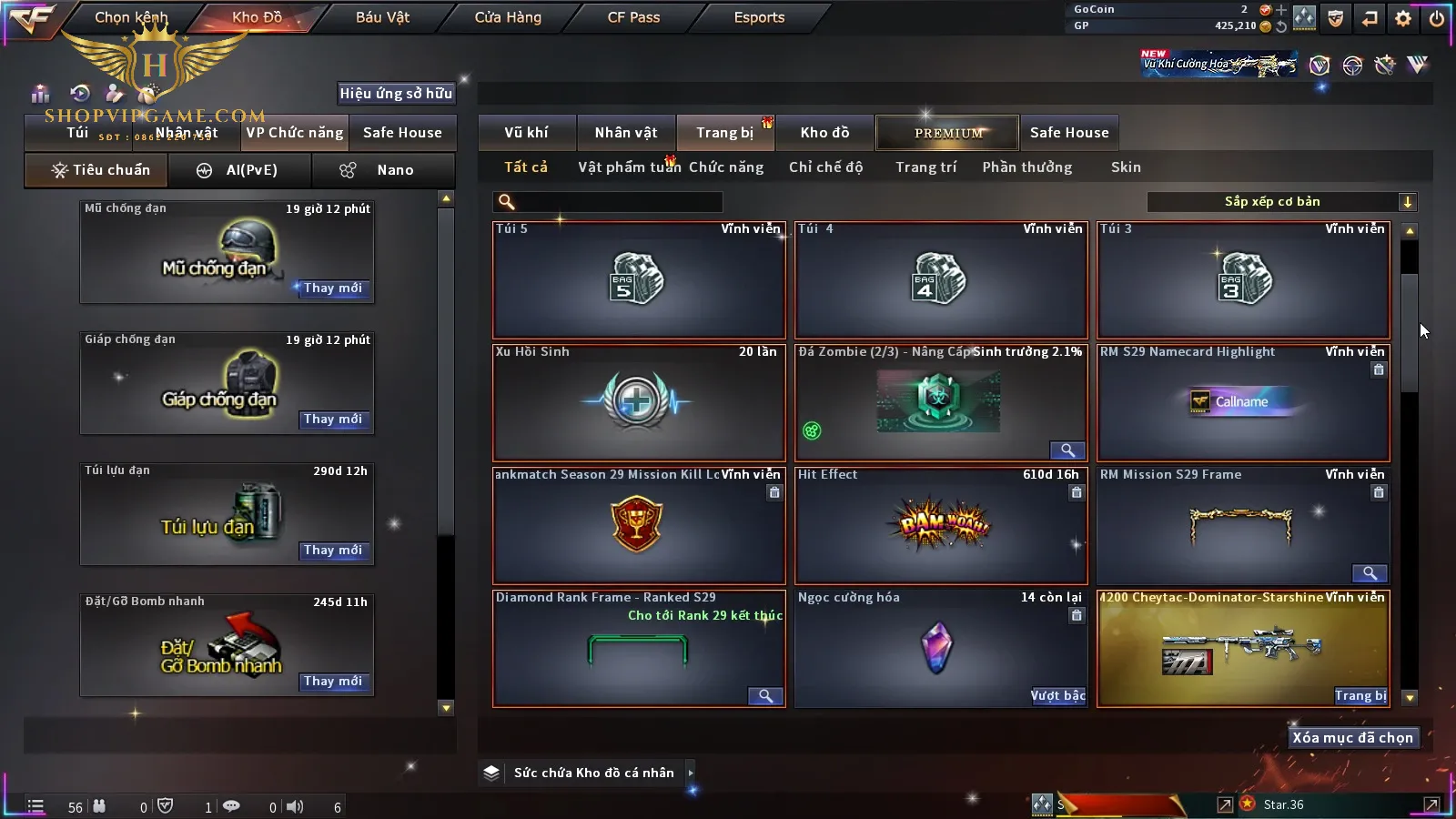Screen dimensions: 1456x819
Task: Switch to the AI(PvE) loadout tab
Action: coord(239,170)
